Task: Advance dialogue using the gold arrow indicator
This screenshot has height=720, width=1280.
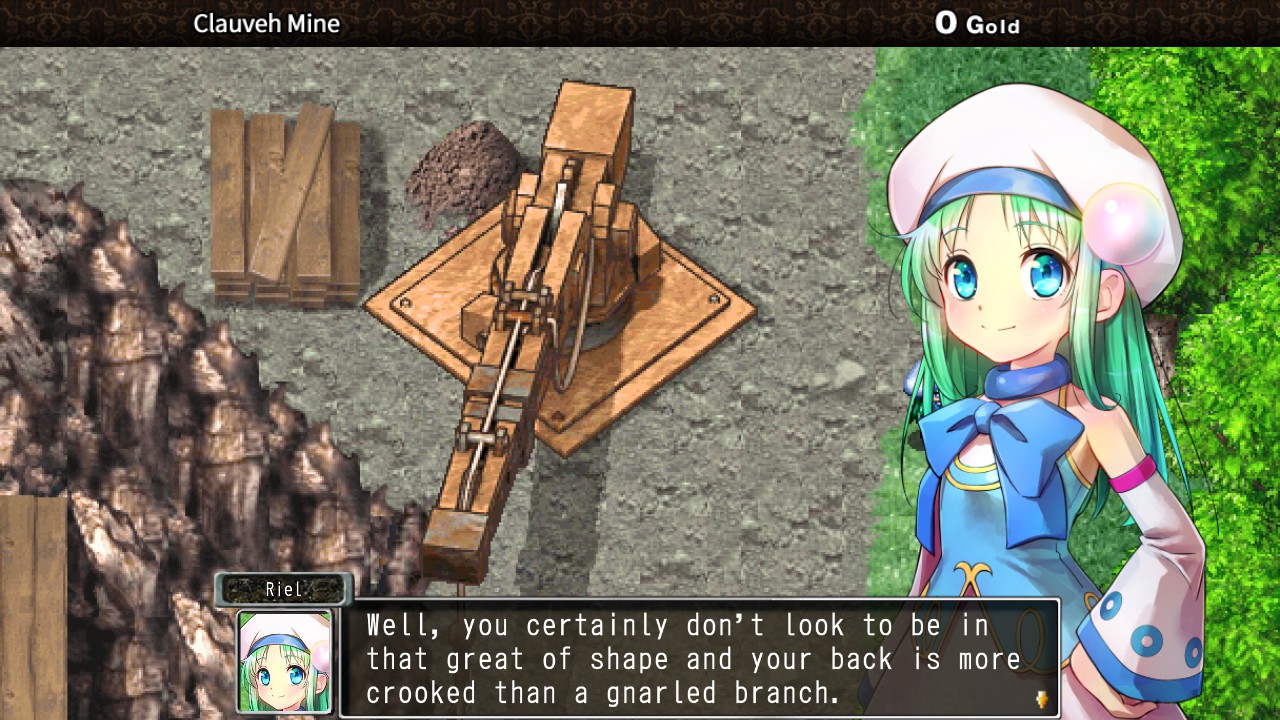Action: pyautogui.click(x=1041, y=699)
